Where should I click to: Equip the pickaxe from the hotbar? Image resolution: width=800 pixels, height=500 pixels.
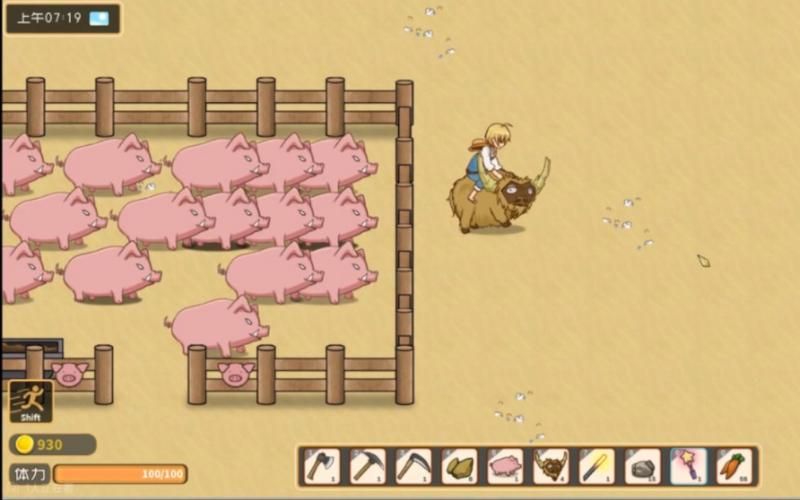[368, 466]
